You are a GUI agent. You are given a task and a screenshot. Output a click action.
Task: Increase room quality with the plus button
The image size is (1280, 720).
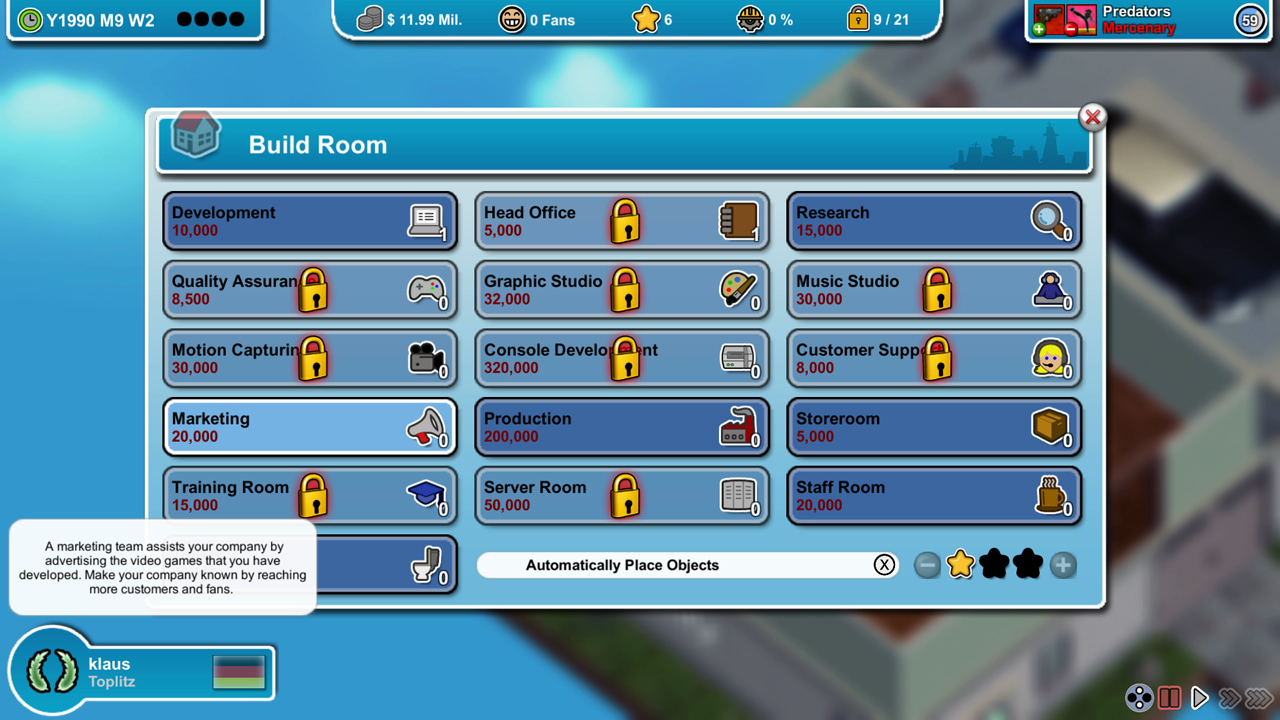[x=1063, y=565]
